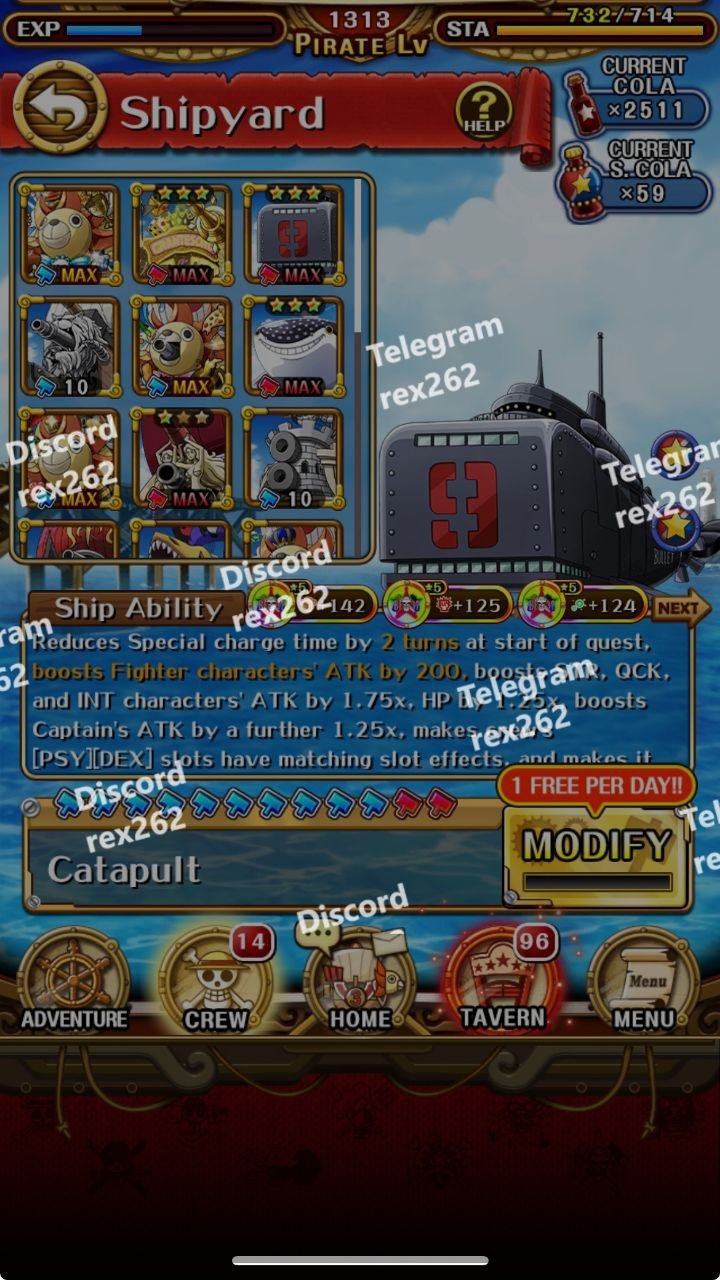Screen dimensions: 720x1280
Task: Open the Adventure menu
Action: 74,982
